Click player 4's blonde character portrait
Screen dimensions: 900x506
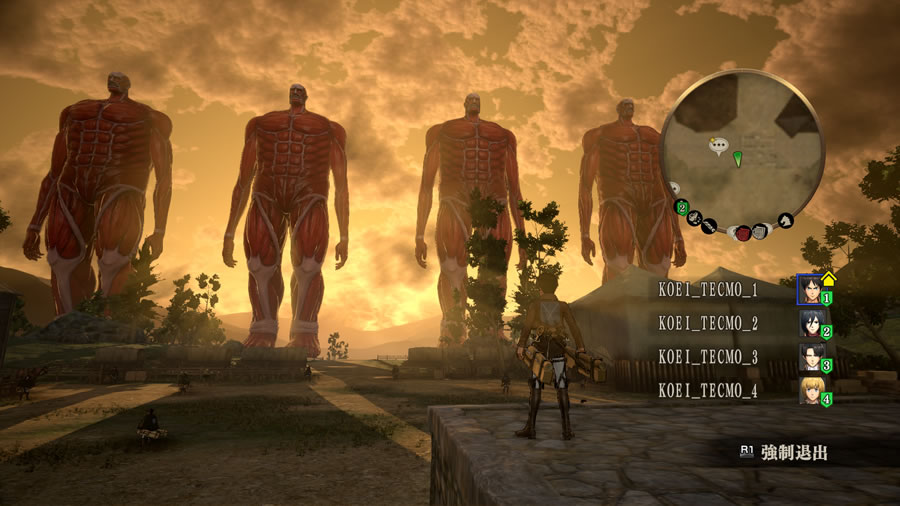coord(810,390)
